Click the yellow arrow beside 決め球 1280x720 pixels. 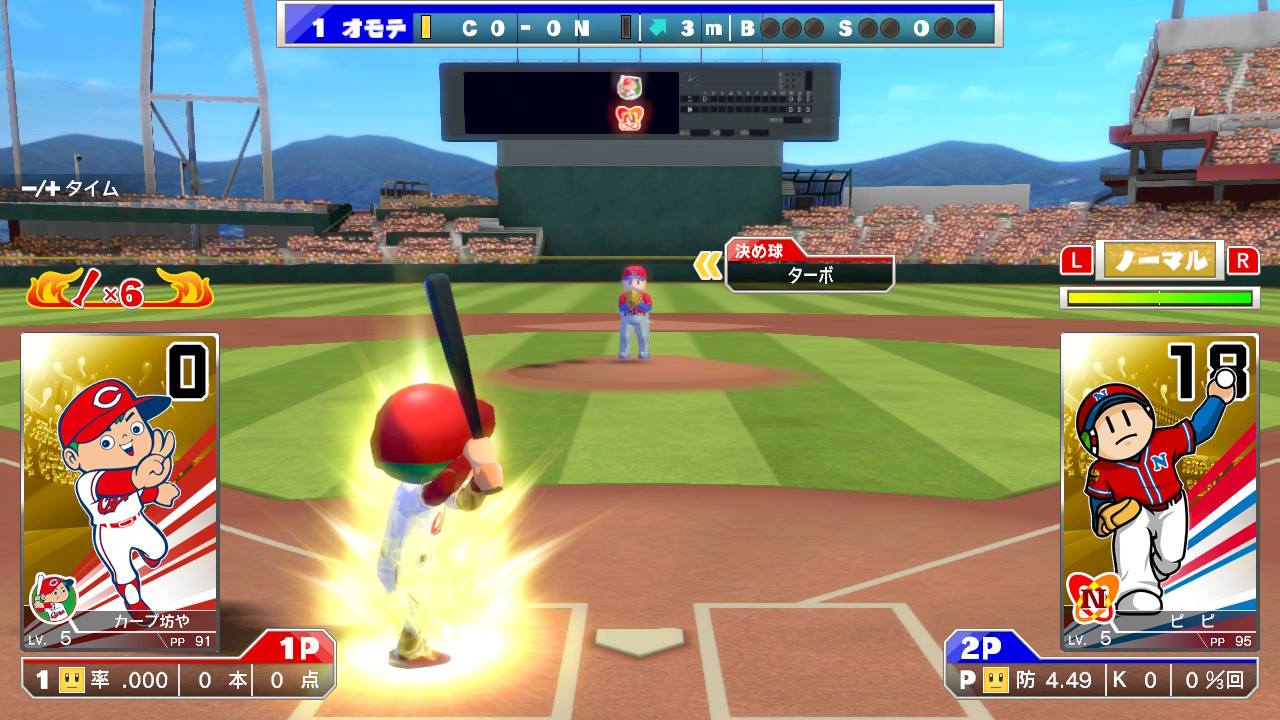click(x=708, y=265)
